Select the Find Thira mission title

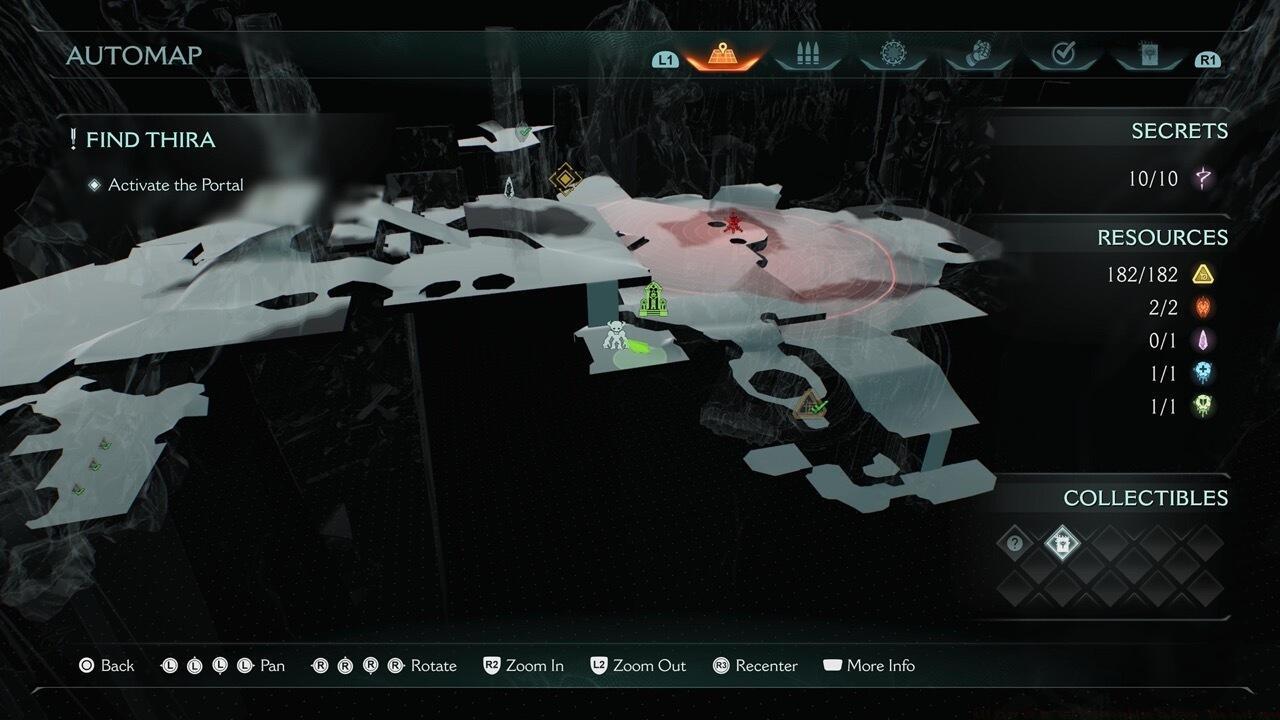pos(150,140)
